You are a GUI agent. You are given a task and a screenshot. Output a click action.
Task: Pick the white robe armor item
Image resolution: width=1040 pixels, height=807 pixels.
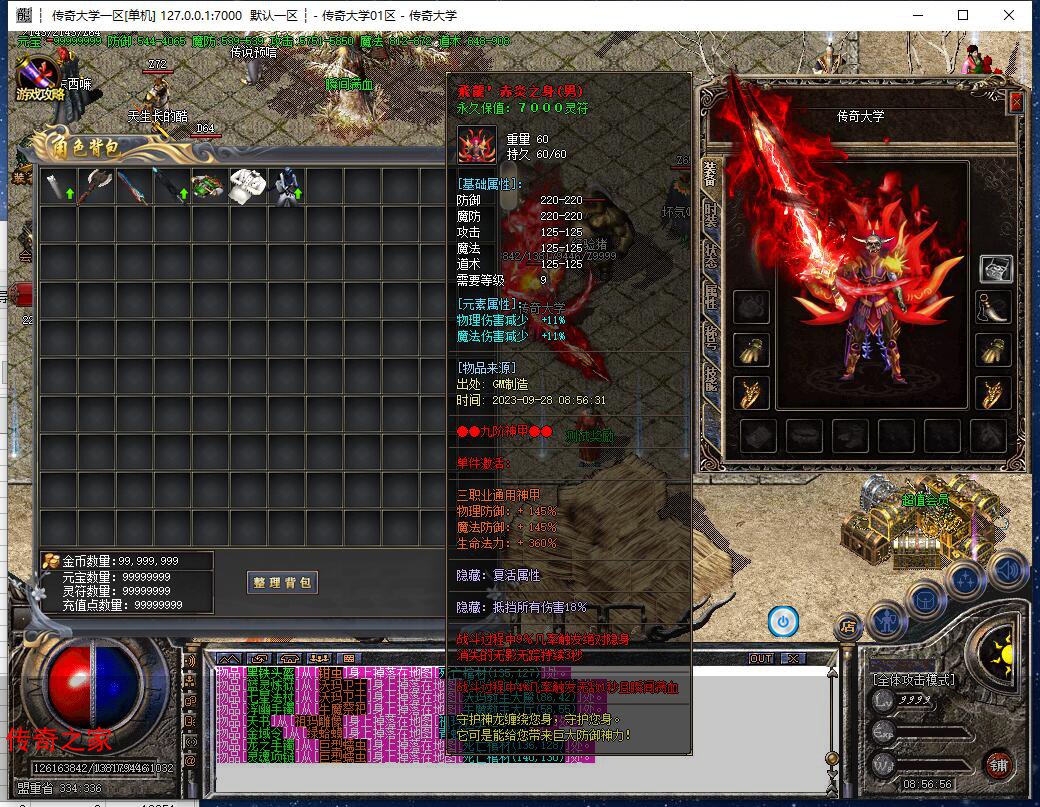pyautogui.click(x=248, y=187)
